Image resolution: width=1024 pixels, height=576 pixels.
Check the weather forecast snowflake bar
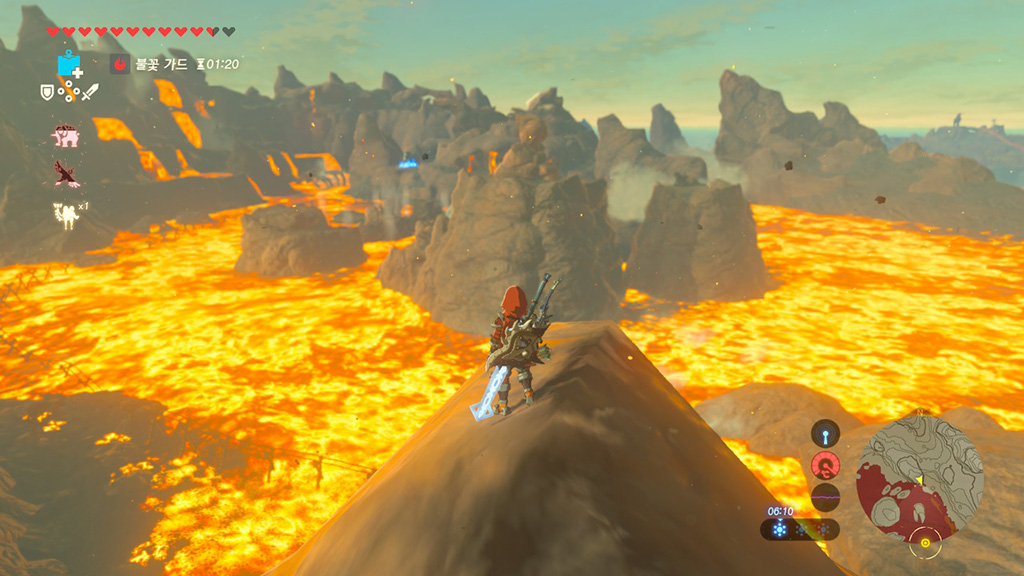[799, 529]
